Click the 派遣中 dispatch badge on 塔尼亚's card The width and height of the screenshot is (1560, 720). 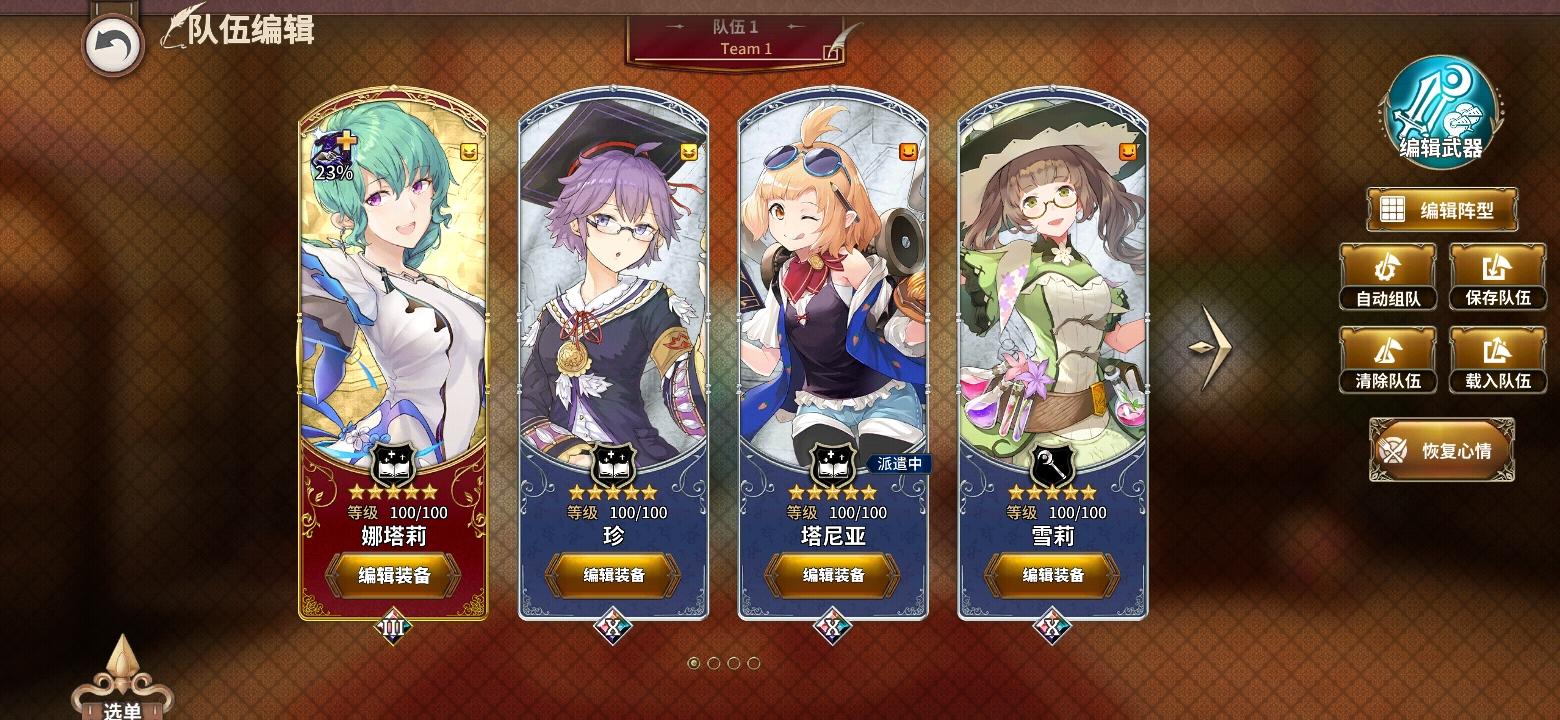click(x=898, y=463)
